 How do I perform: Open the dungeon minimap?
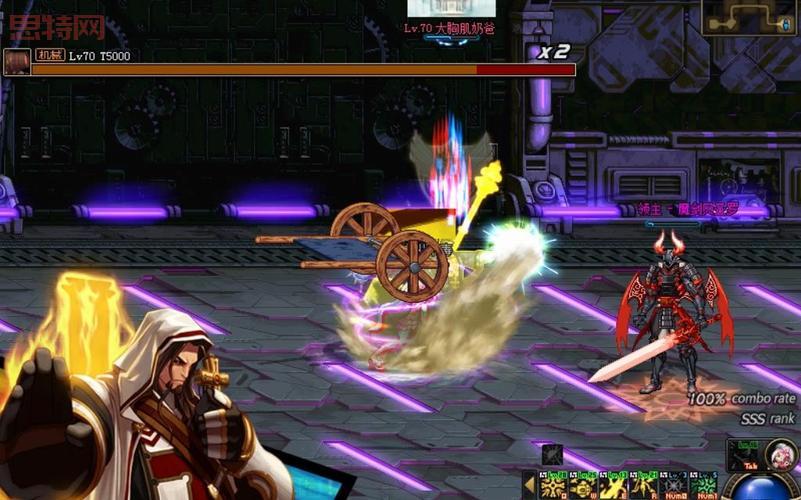tap(749, 17)
